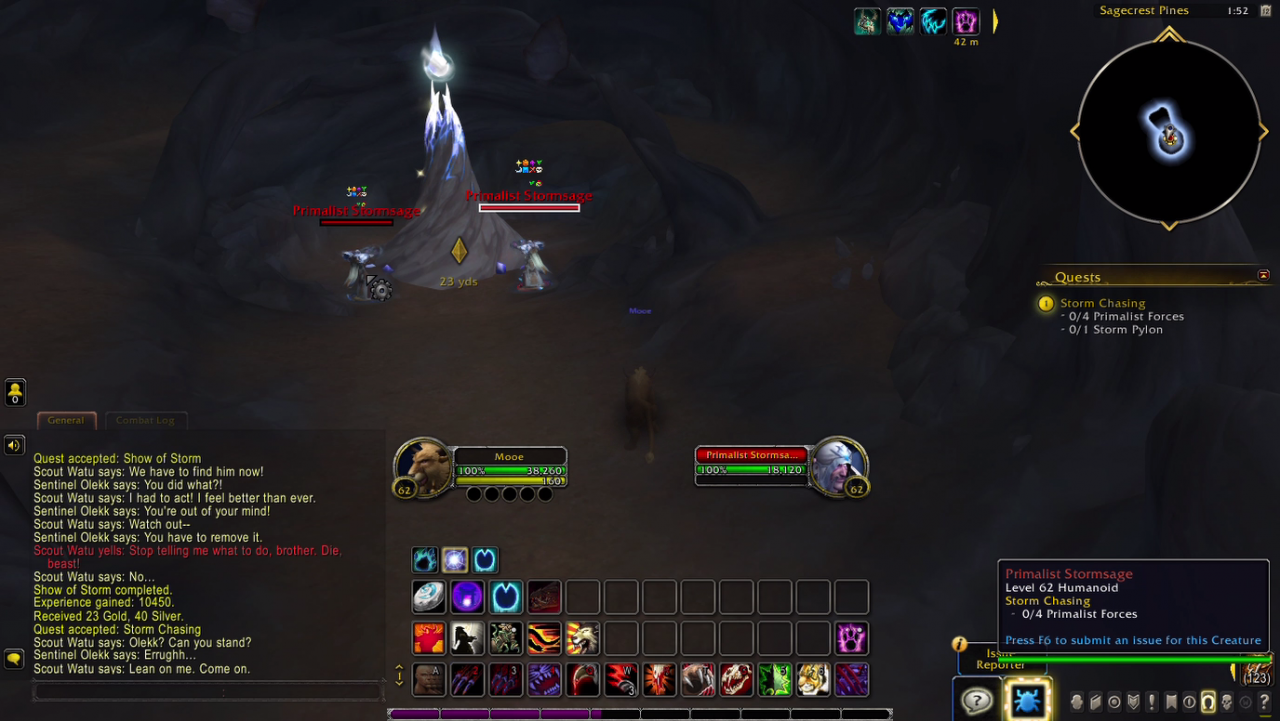Use the white stone disc item slot
Screen dimensions: 1280x721
pos(429,597)
